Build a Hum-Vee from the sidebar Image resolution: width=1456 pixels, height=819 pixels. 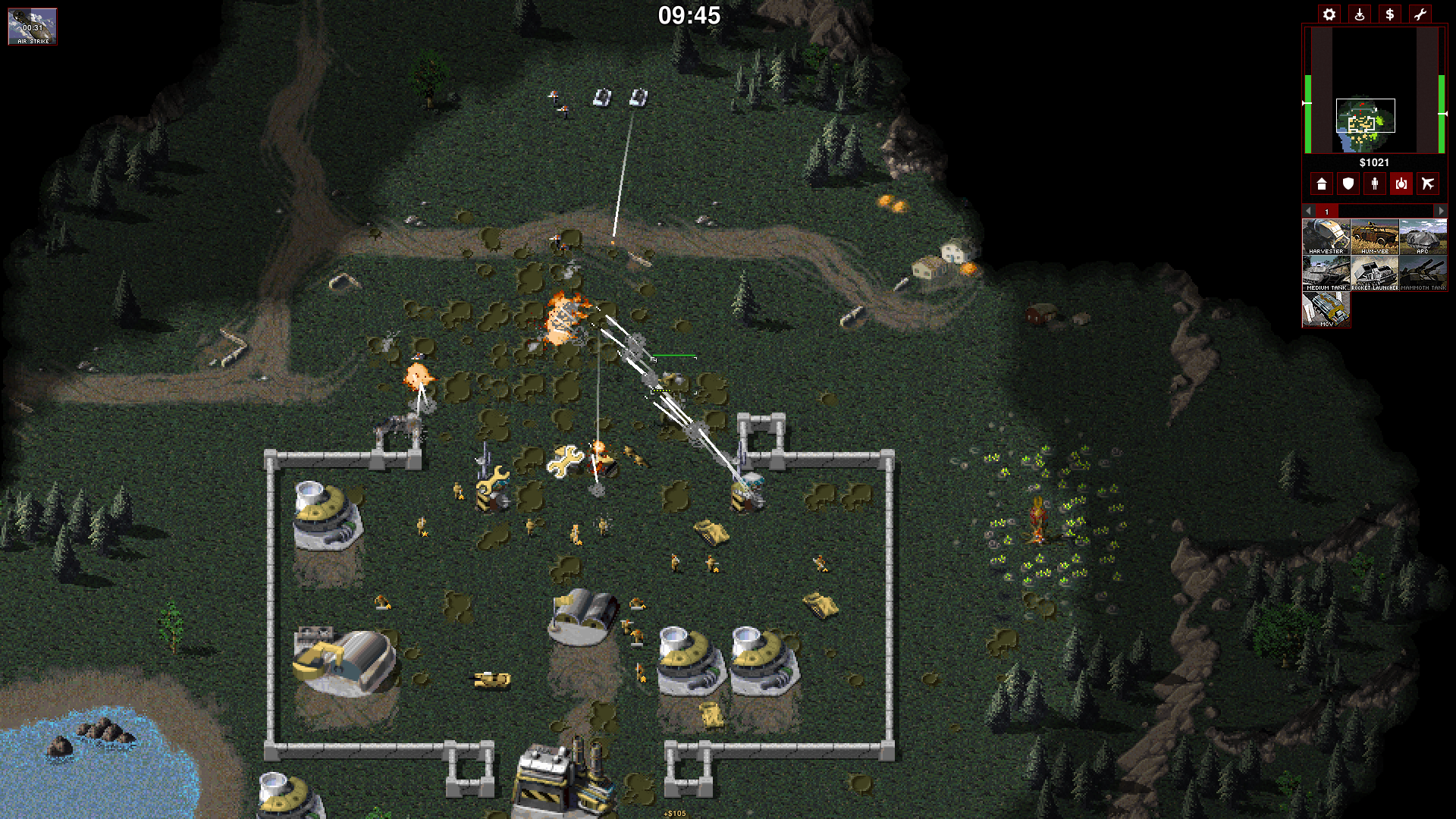[1374, 237]
